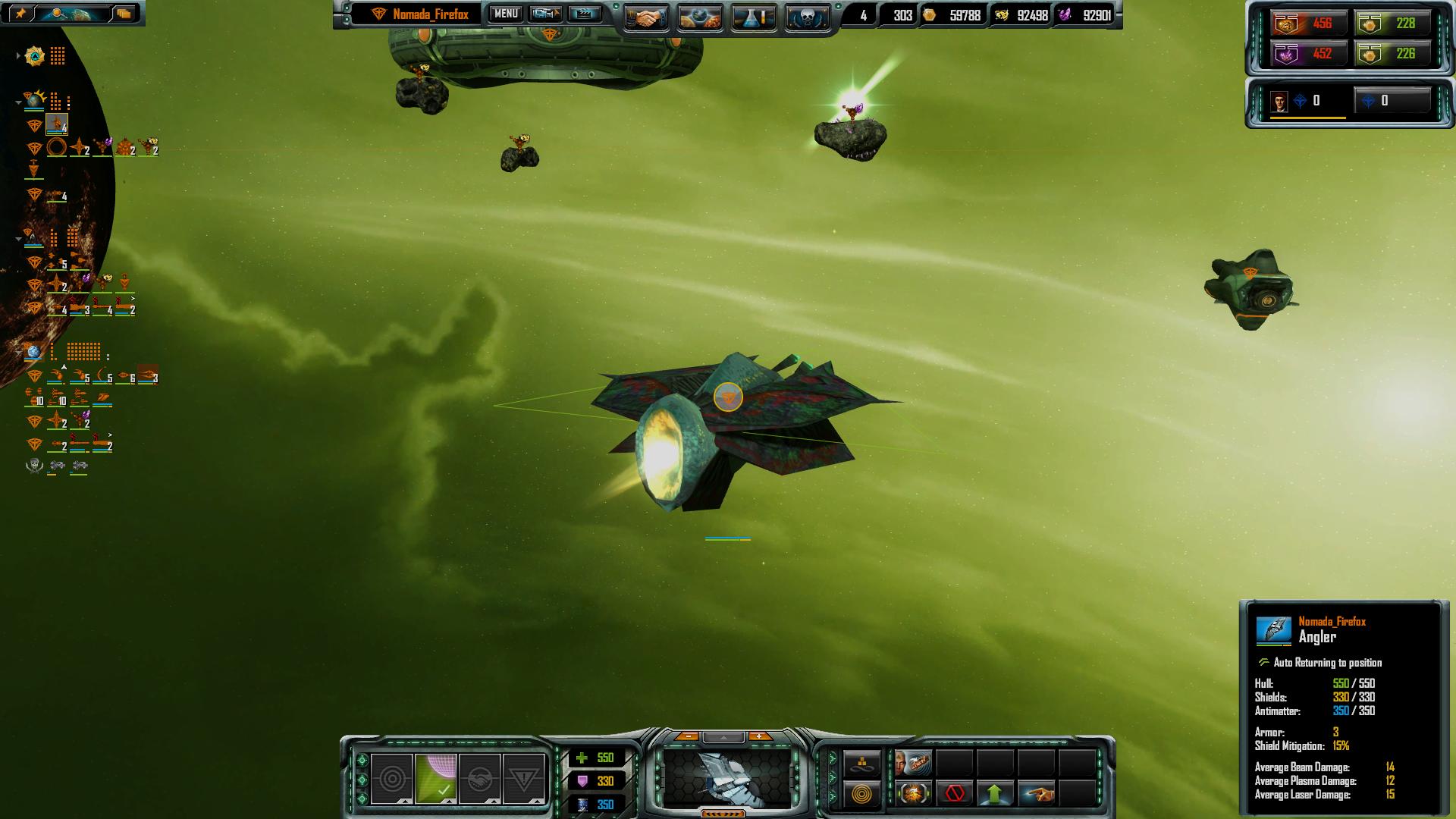This screenshot has width=1456, height=819.
Task: Collapse the first planet's fleet tree
Action: tap(18, 102)
